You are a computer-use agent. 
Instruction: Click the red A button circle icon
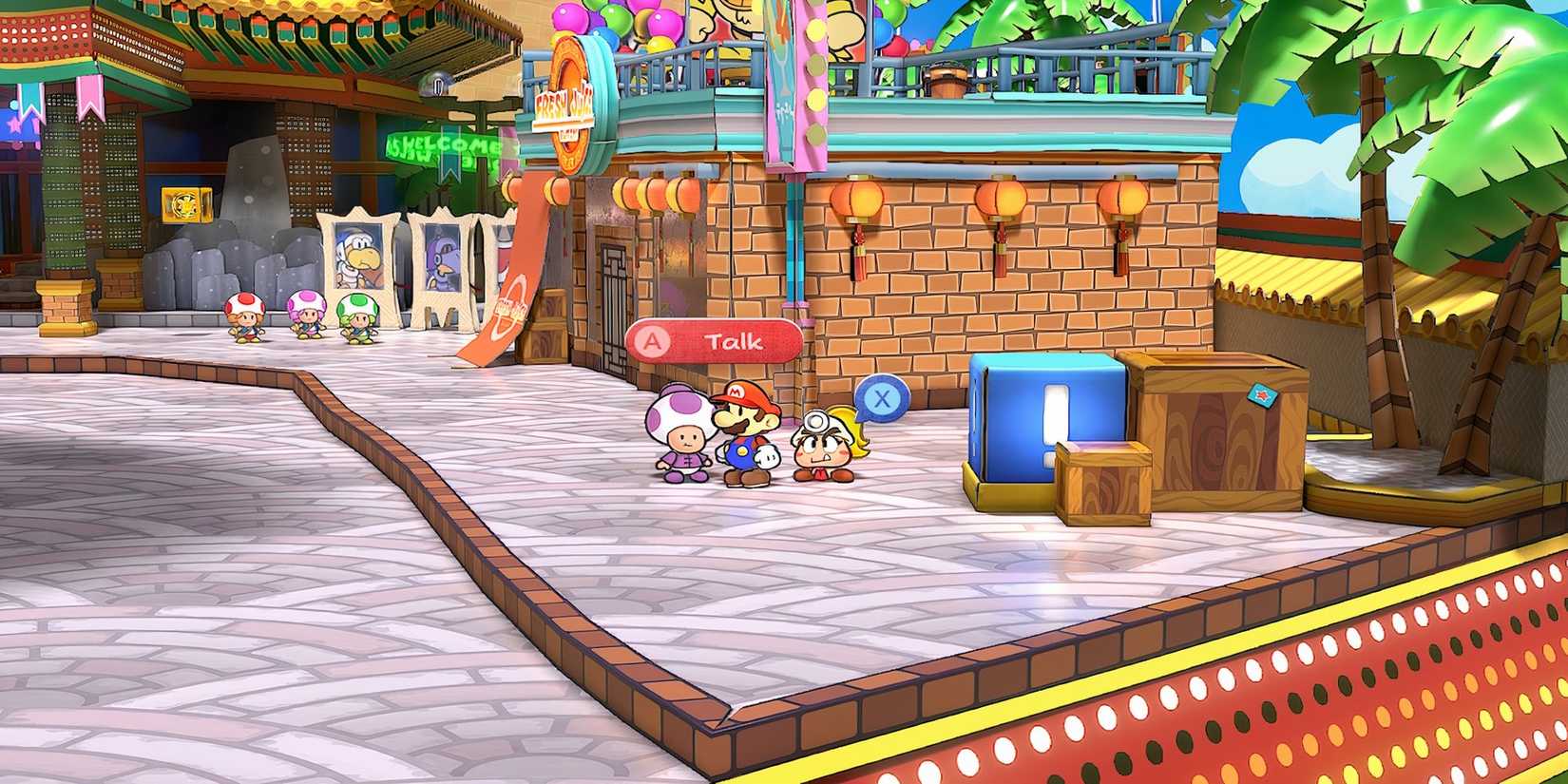(x=654, y=341)
